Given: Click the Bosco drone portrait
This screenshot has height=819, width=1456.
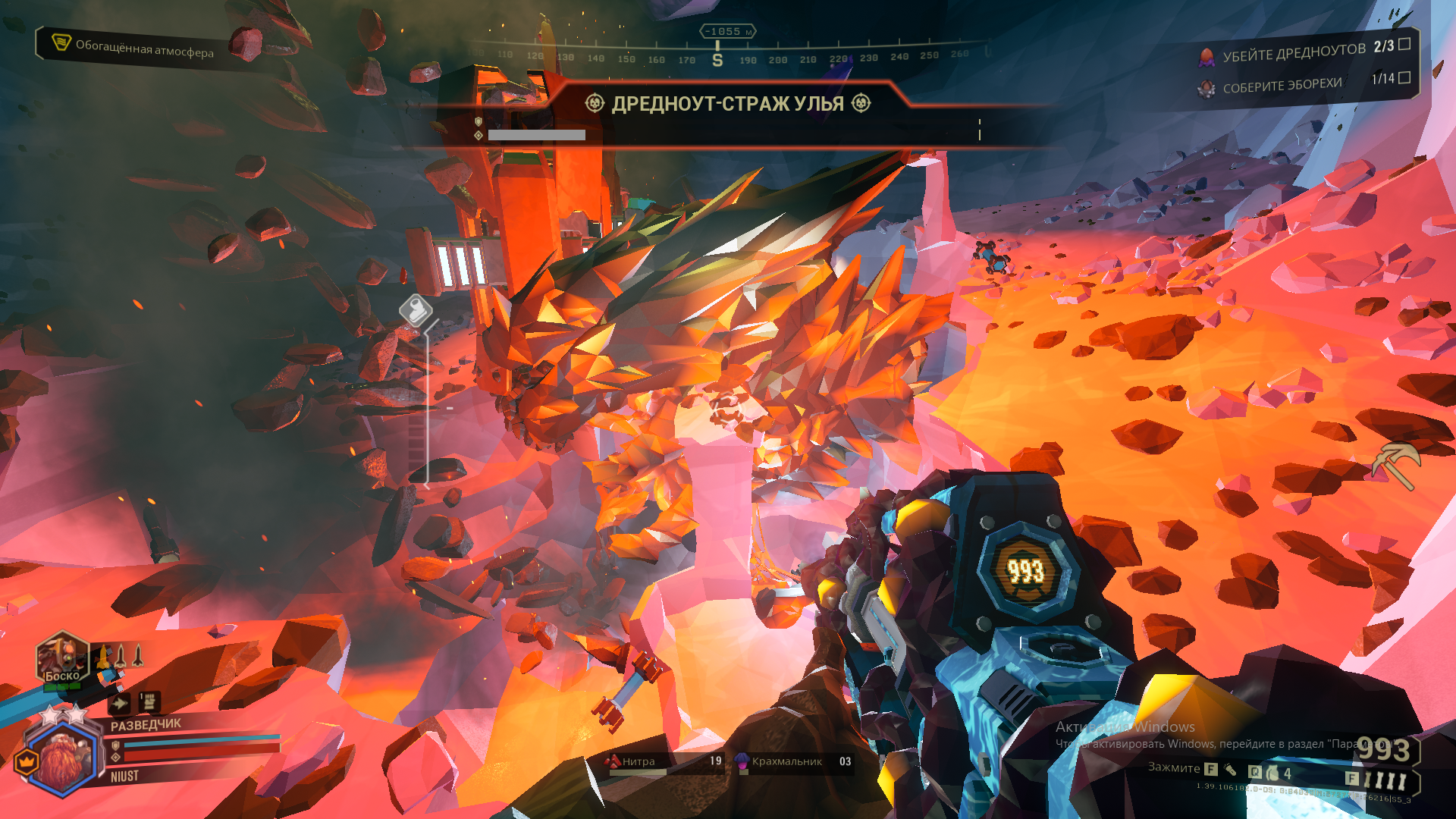Looking at the screenshot, I should [x=62, y=658].
